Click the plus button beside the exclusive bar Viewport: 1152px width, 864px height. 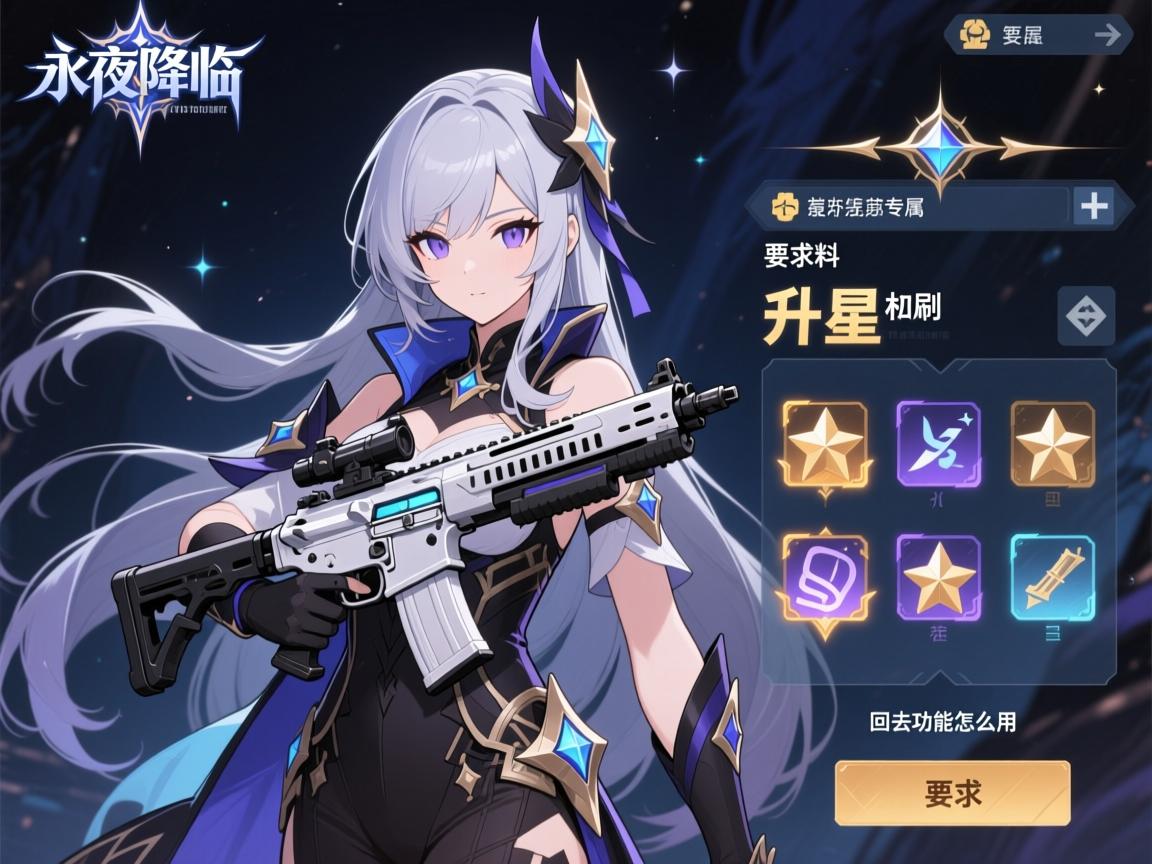1095,206
